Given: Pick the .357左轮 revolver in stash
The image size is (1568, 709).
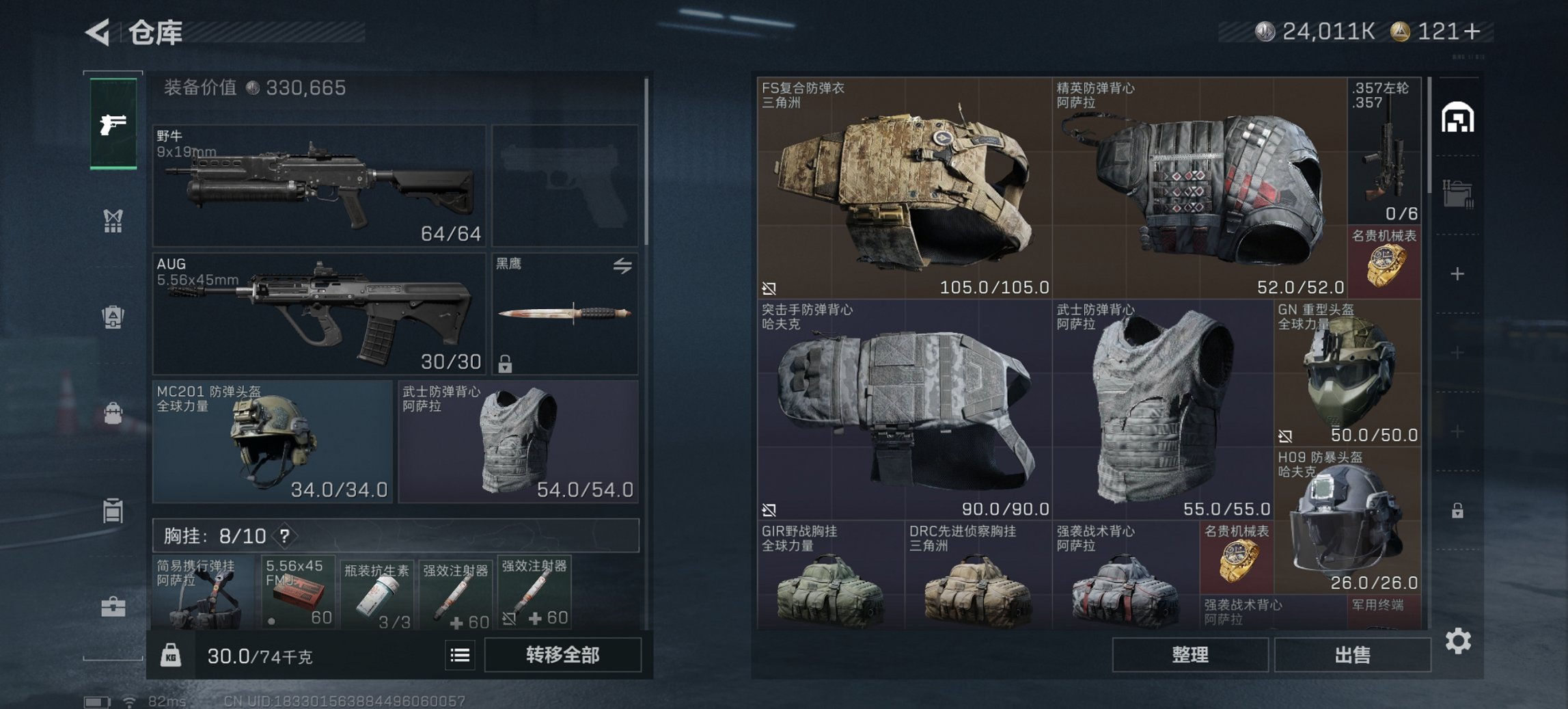Looking at the screenshot, I should (1384, 150).
